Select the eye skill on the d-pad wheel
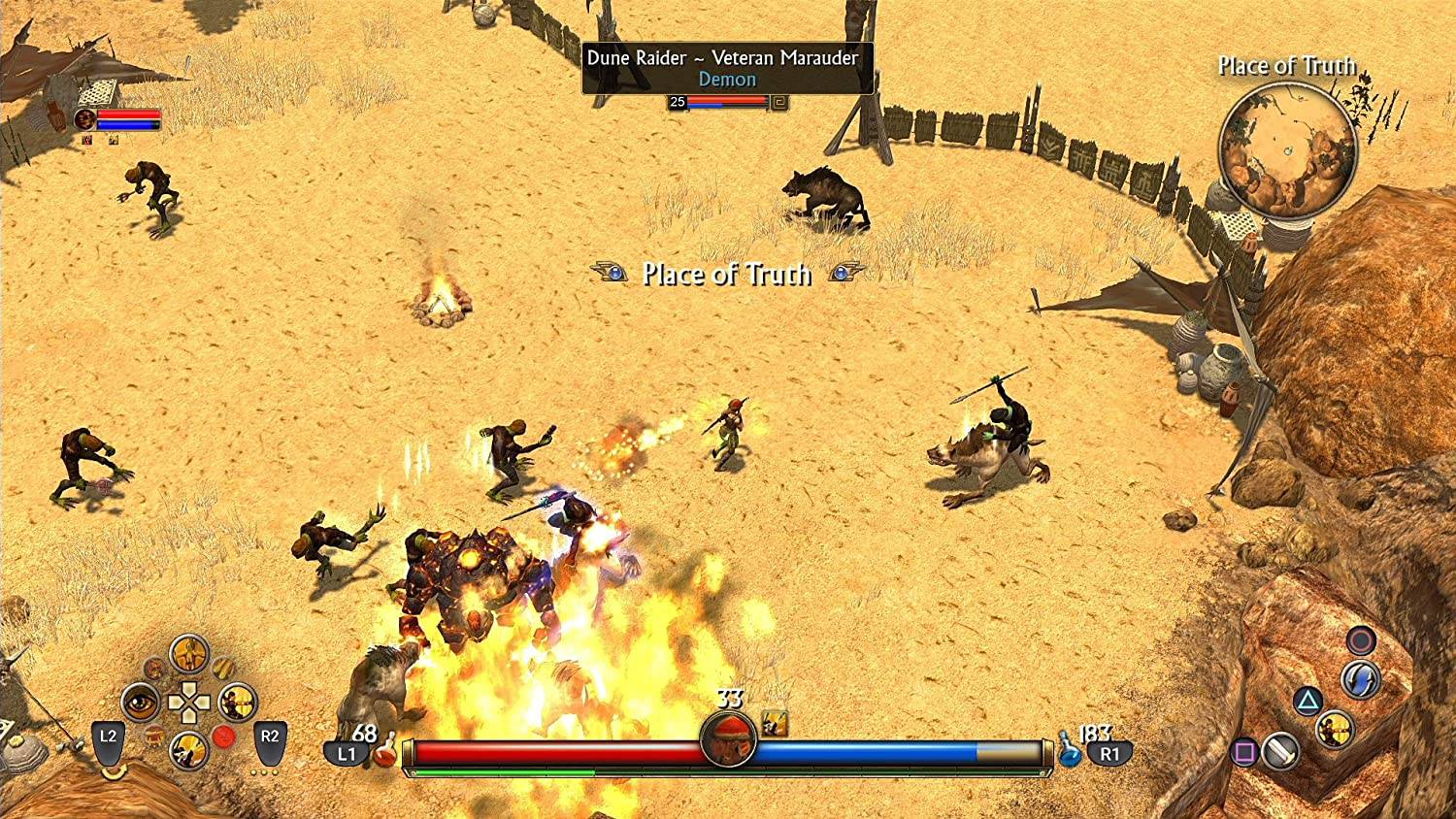The width and height of the screenshot is (1456, 819). tap(139, 701)
